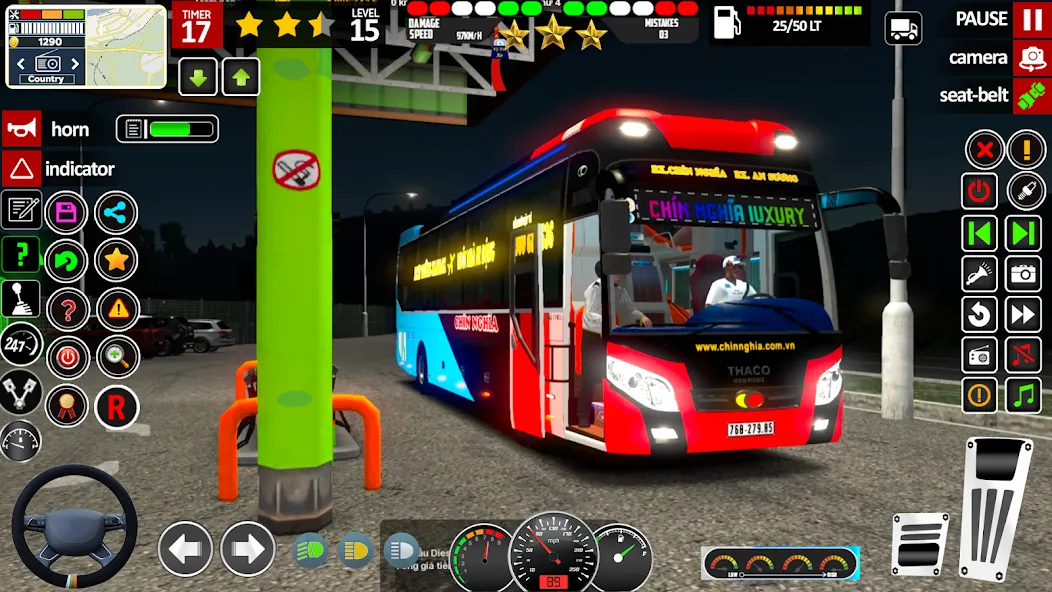Click the white truck icon
The width and height of the screenshot is (1052, 592).
point(903,28)
